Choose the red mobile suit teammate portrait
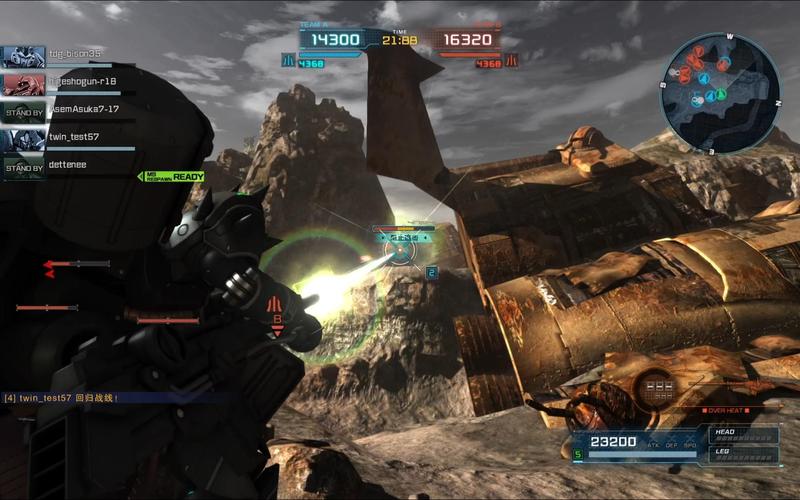This screenshot has width=800, height=500. click(23, 84)
